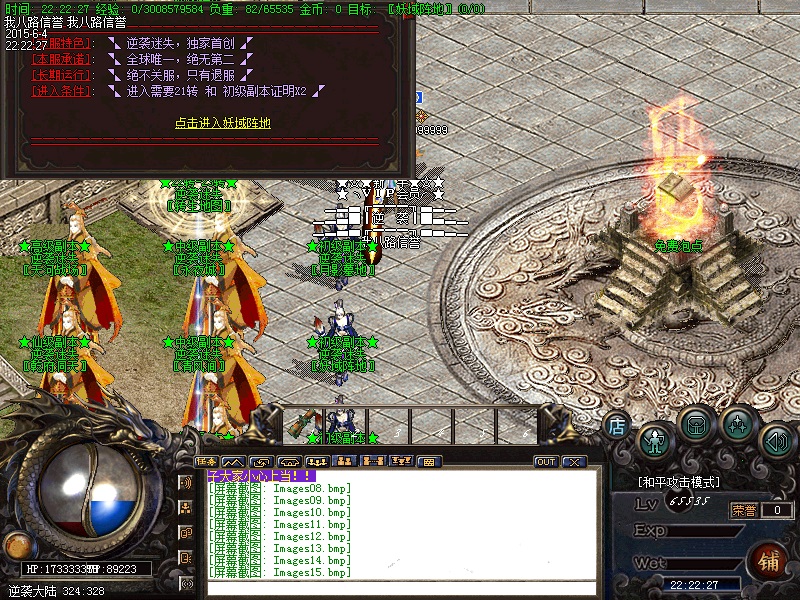This screenshot has height=600, width=800.
Task: Click the 点击进入妖域阵地 dialogue link
Action: click(223, 123)
